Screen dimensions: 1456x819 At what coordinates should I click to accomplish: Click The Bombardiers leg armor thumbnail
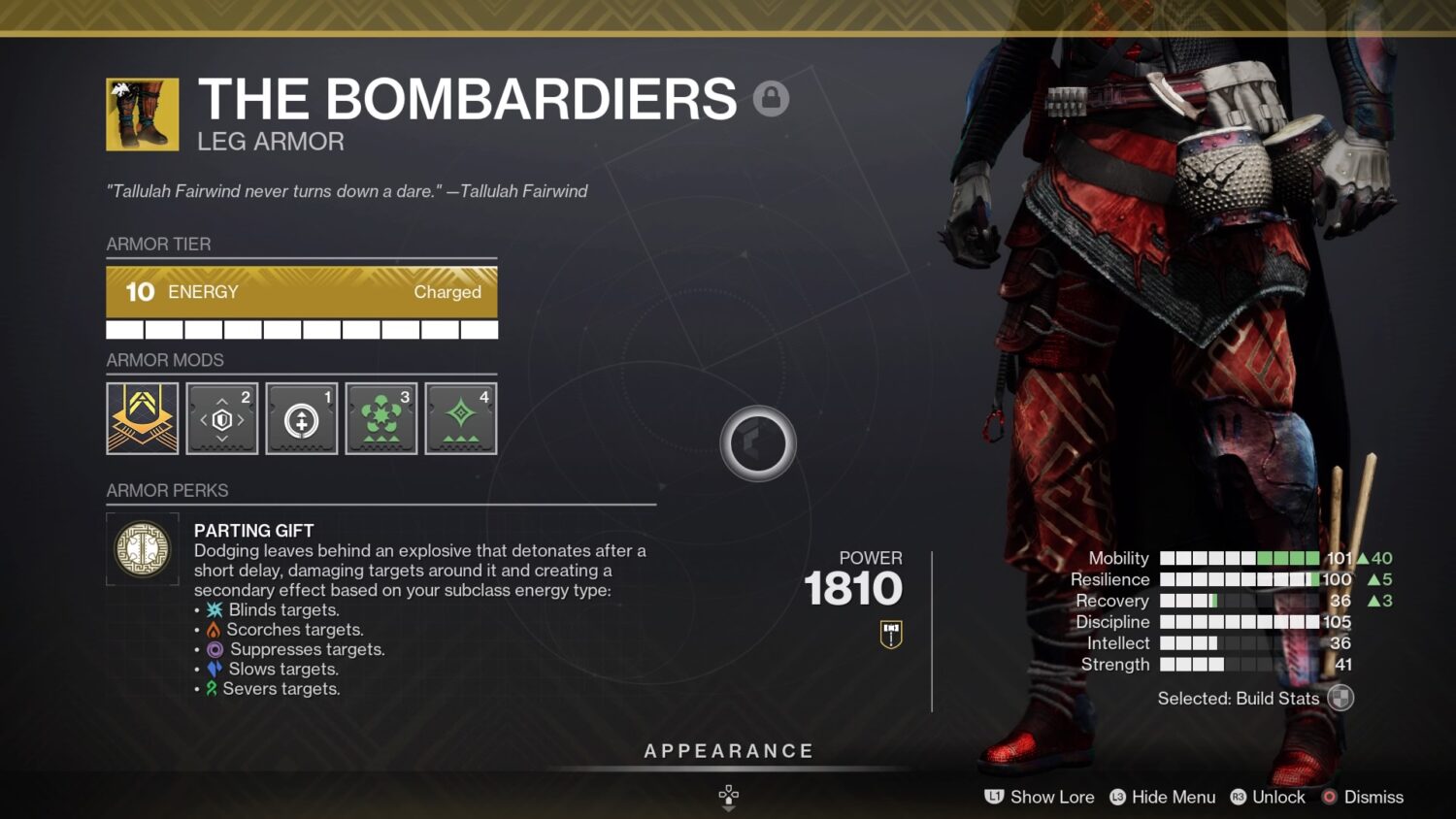143,114
